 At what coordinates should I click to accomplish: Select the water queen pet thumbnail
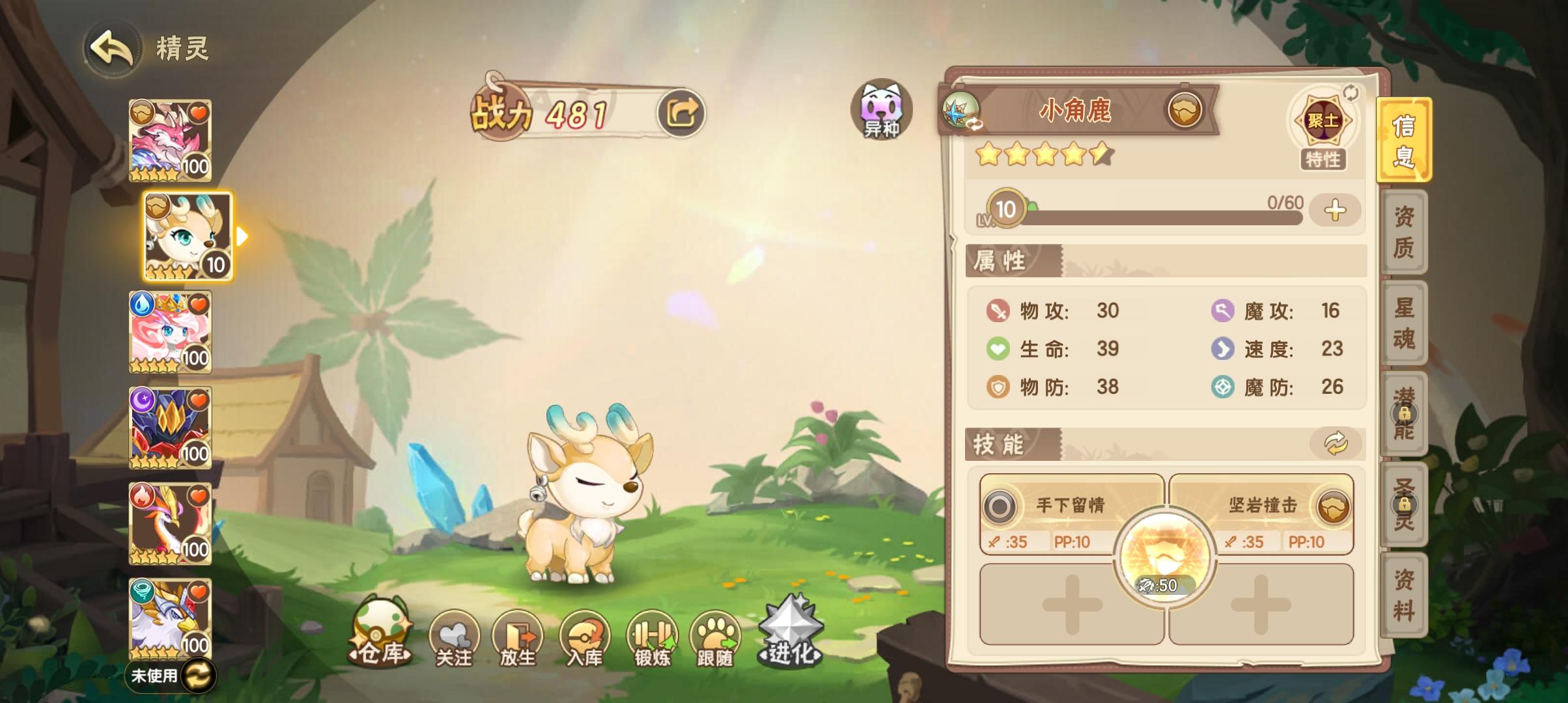(171, 333)
